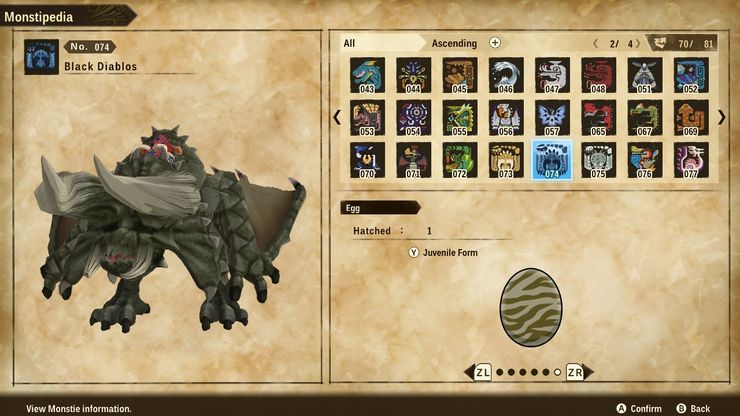Go to the previous monster page arrow

click(337, 117)
